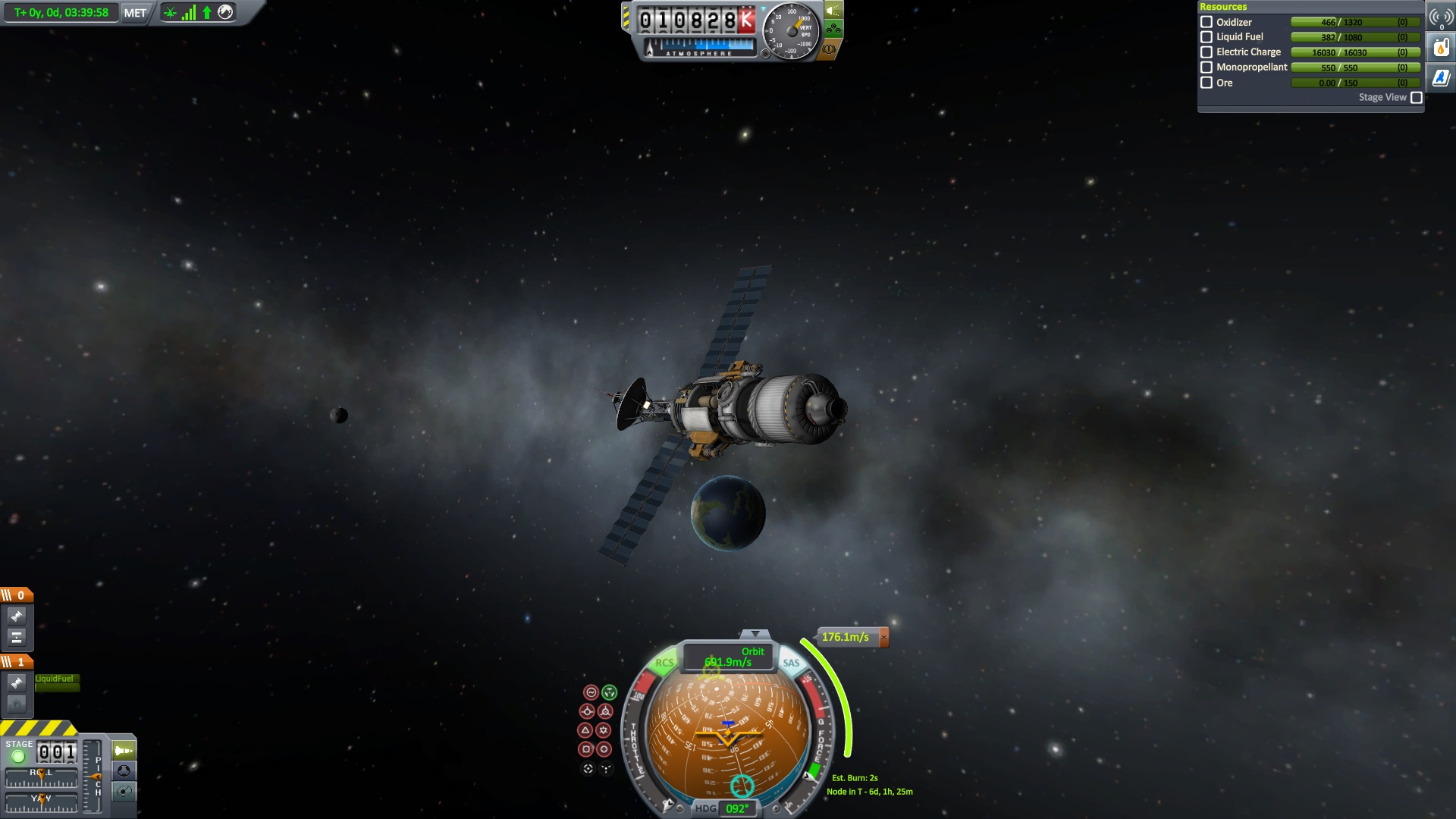
Task: Tick the Ore resource checkbox
Action: pyautogui.click(x=1207, y=83)
